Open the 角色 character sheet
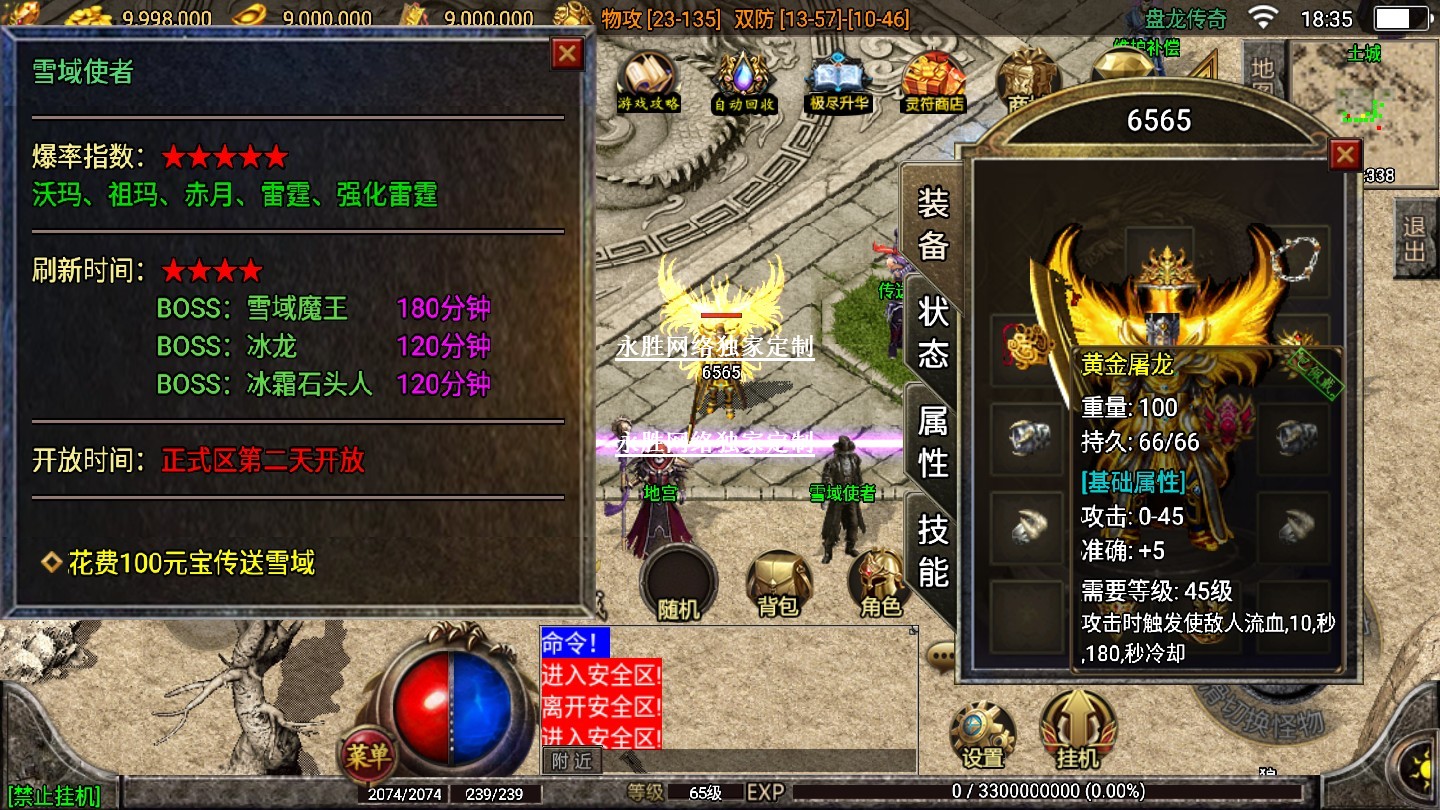 tap(878, 583)
